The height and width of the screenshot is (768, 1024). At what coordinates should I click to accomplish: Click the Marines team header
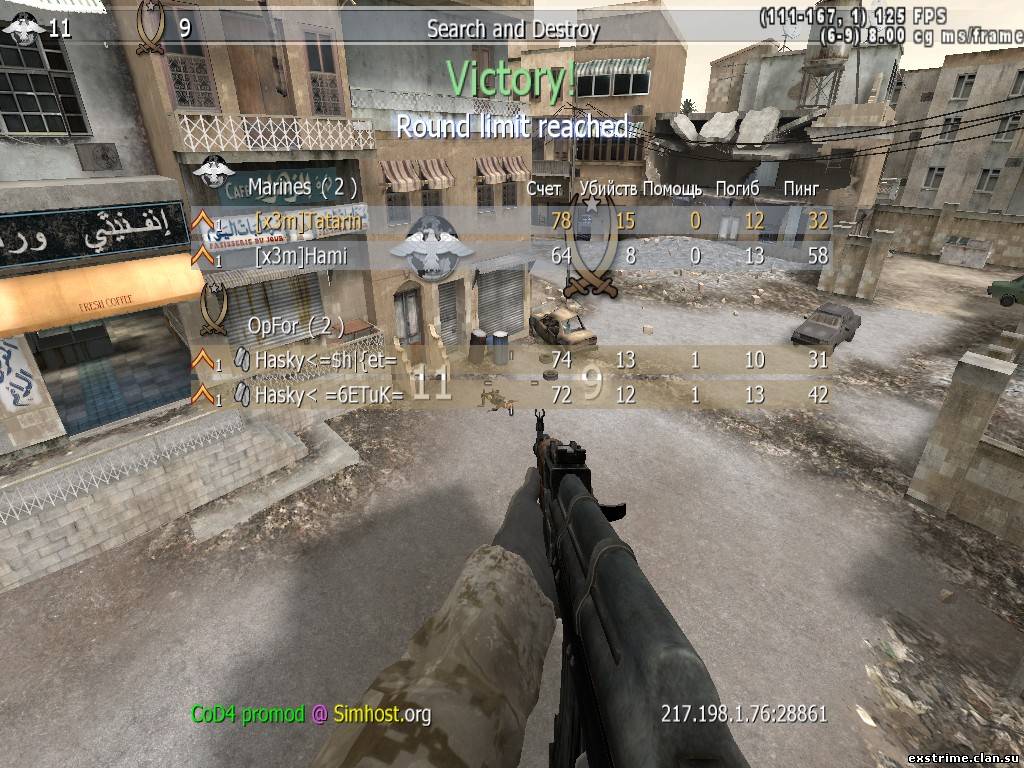(302, 186)
